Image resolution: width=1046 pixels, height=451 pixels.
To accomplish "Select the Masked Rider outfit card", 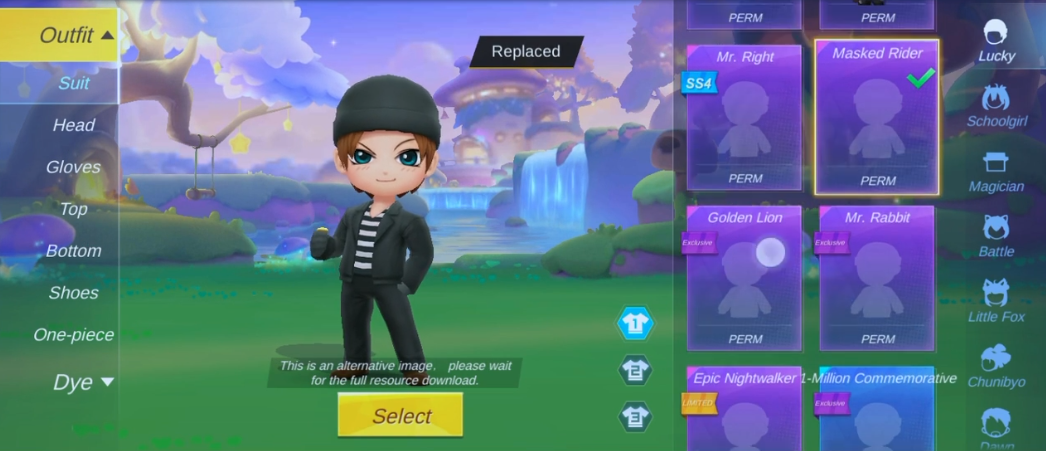I will point(877,117).
